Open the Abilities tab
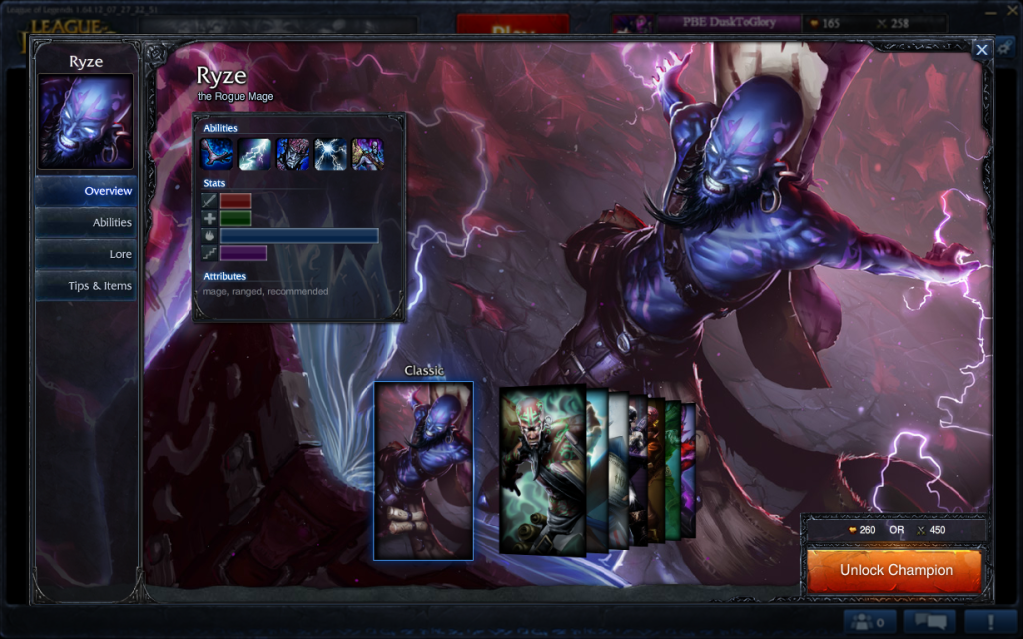 point(87,223)
